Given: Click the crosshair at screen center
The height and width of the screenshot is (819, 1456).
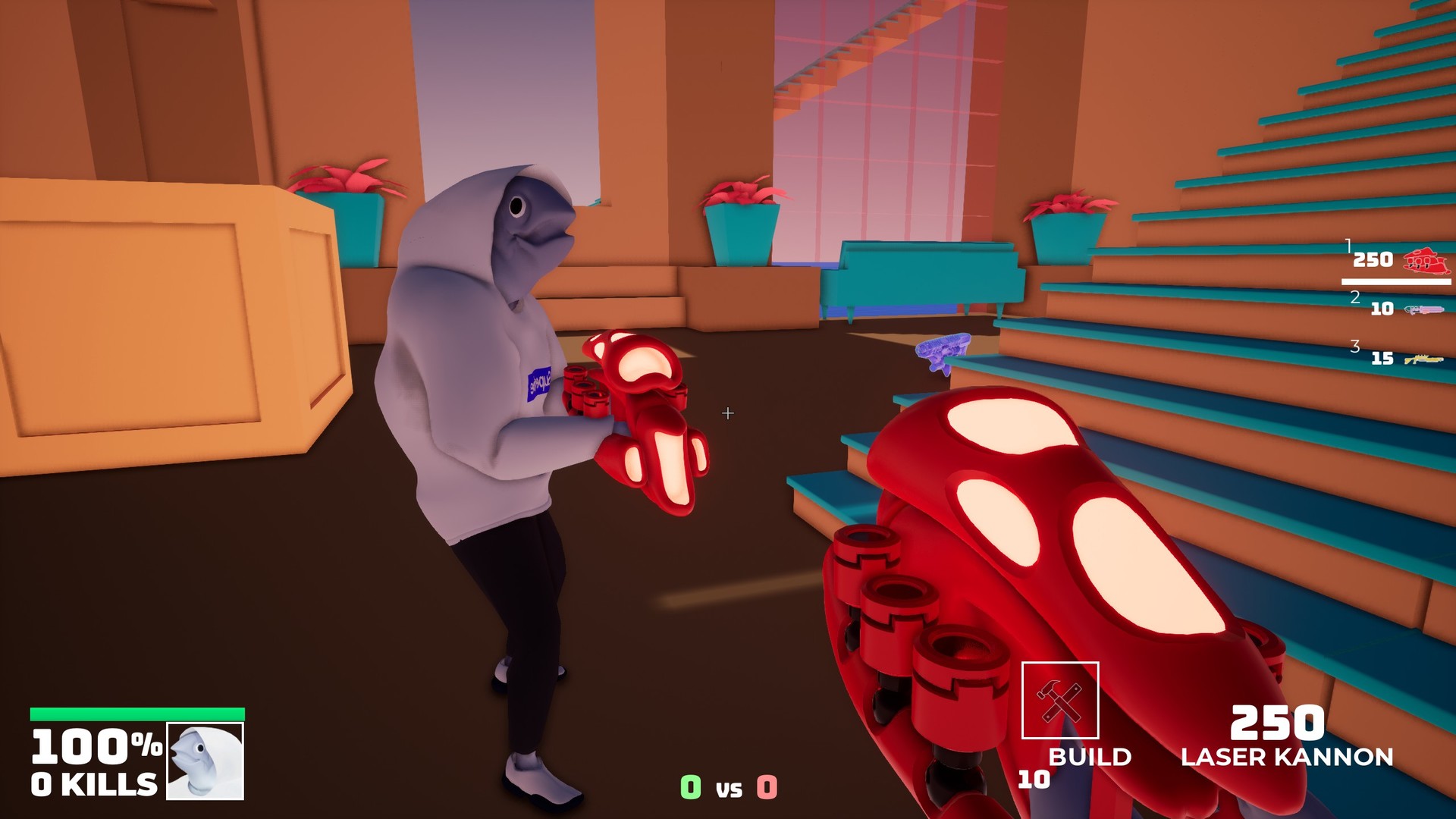Looking at the screenshot, I should click(x=728, y=413).
